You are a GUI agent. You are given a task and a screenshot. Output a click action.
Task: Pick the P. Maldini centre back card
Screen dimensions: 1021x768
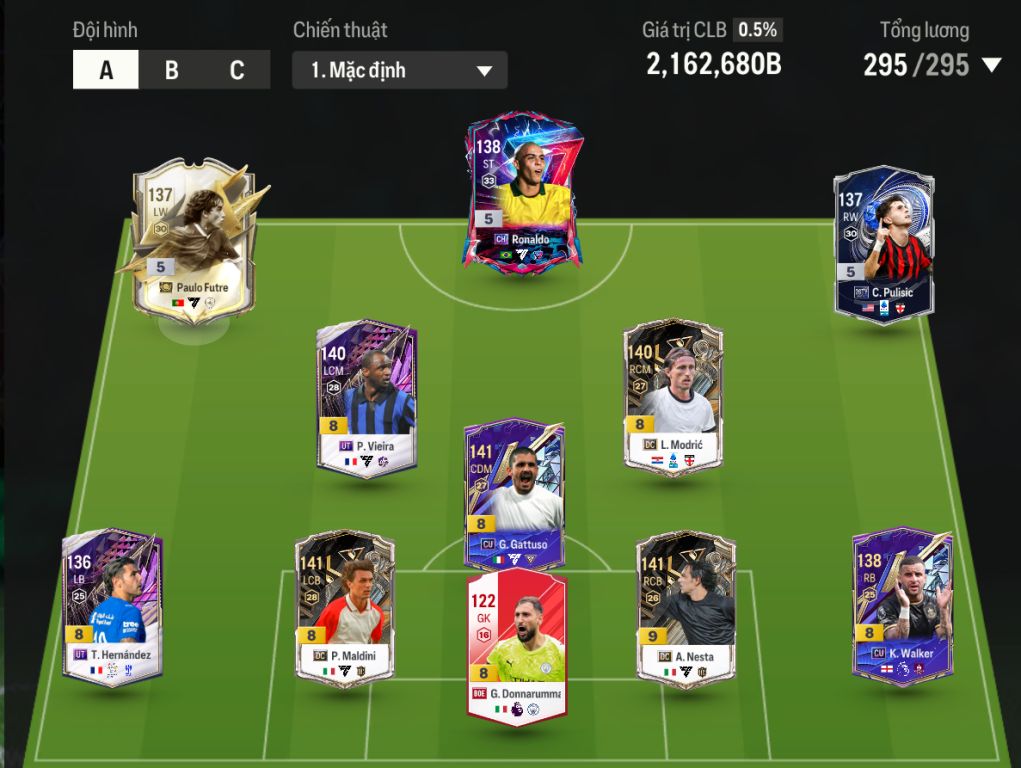(345, 608)
